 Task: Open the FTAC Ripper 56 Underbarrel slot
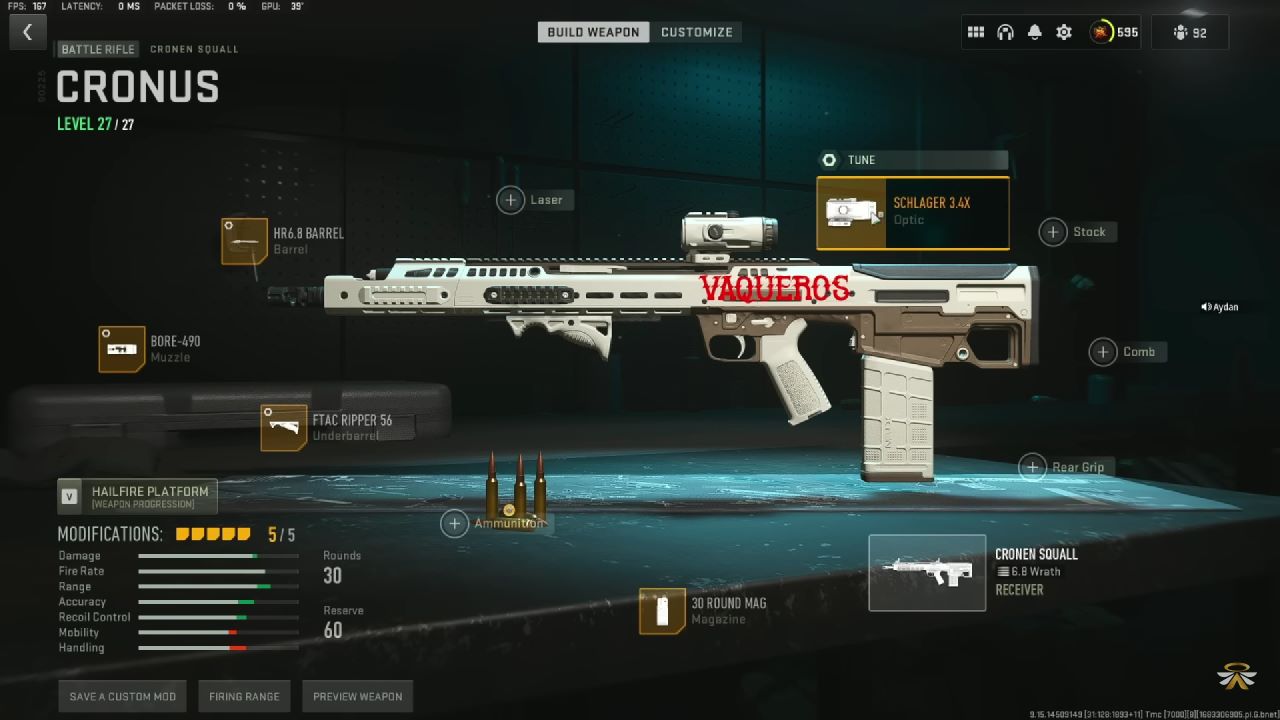tap(284, 428)
